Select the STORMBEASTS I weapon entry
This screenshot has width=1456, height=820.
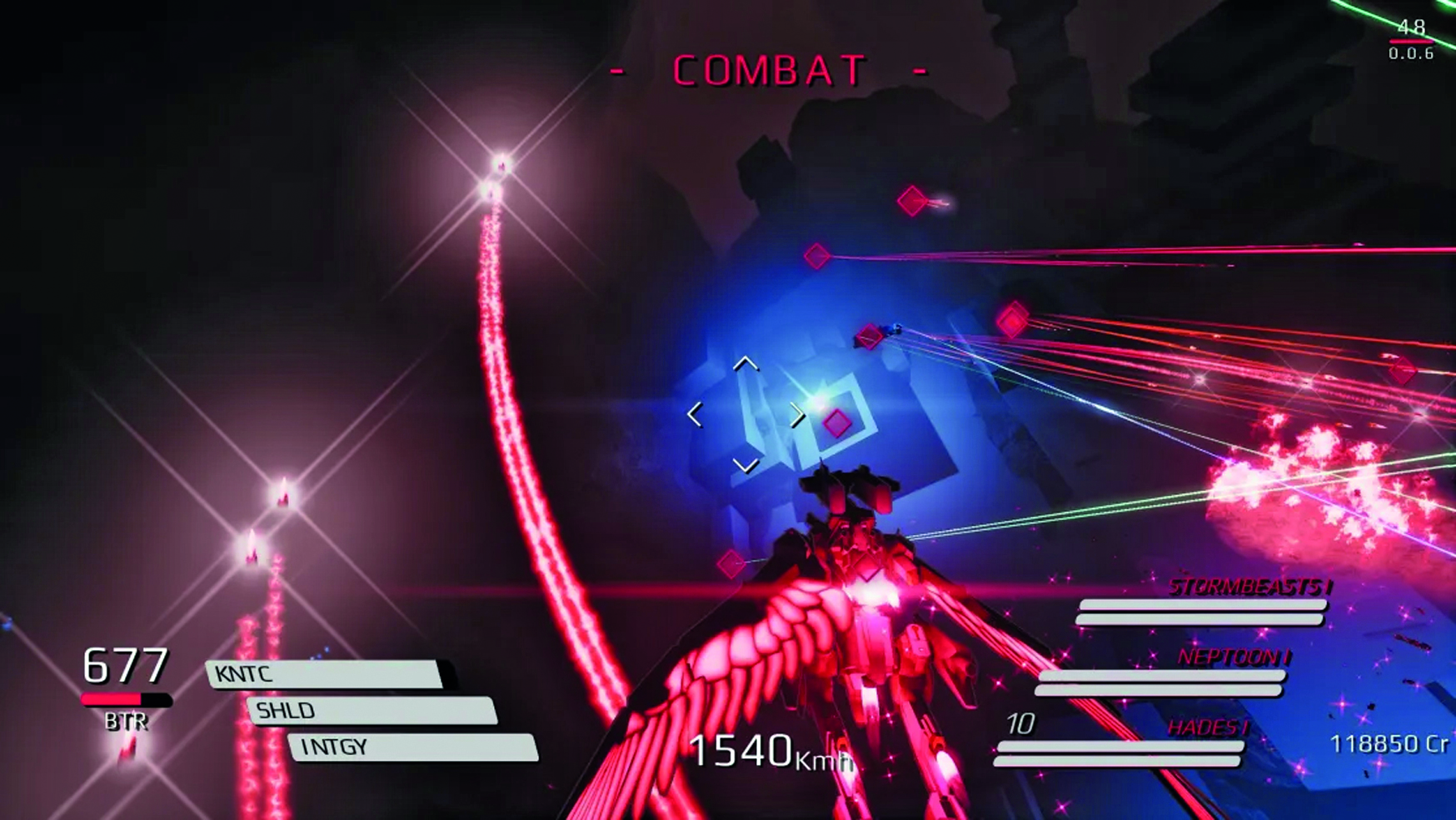1249,588
